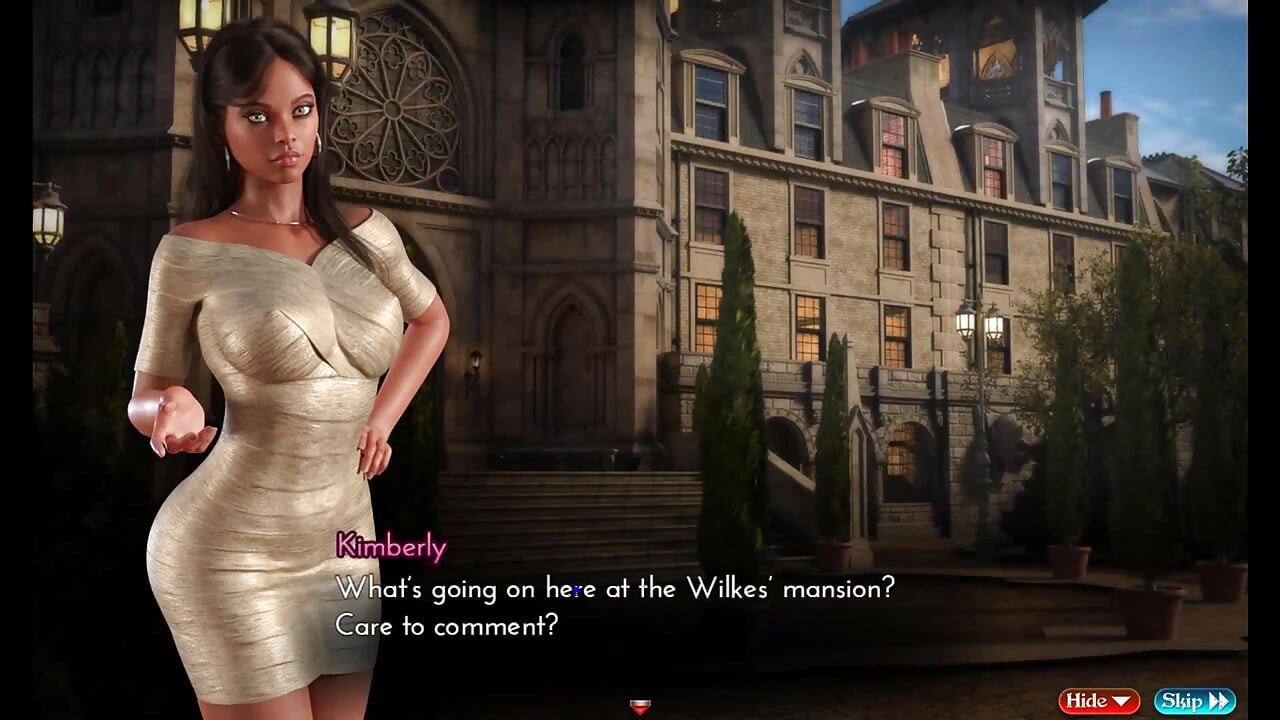
Task: Click the down arrow icon on the Hide button
Action: pos(1120,700)
